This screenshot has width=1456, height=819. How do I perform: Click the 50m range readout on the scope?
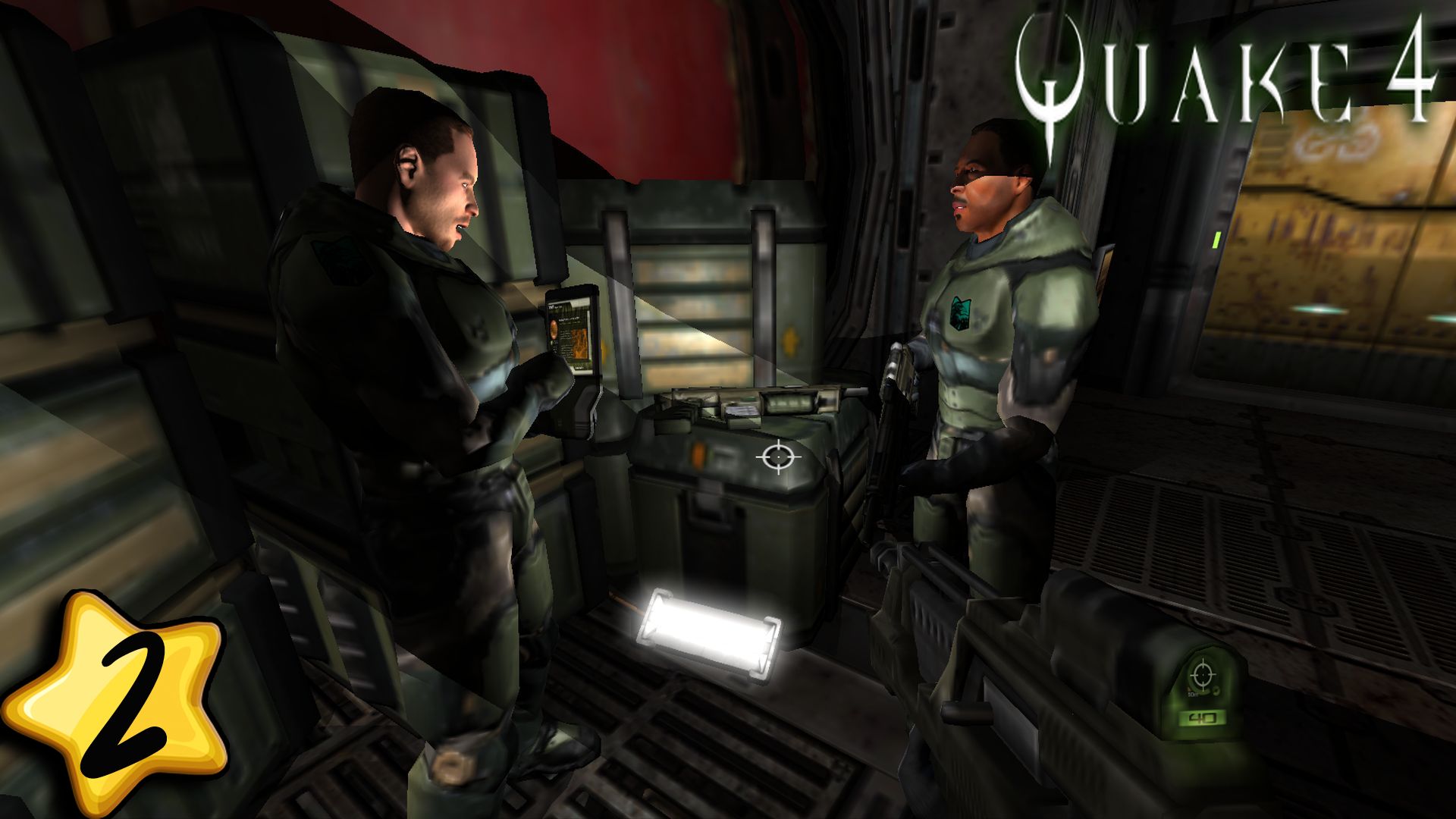point(1193,694)
